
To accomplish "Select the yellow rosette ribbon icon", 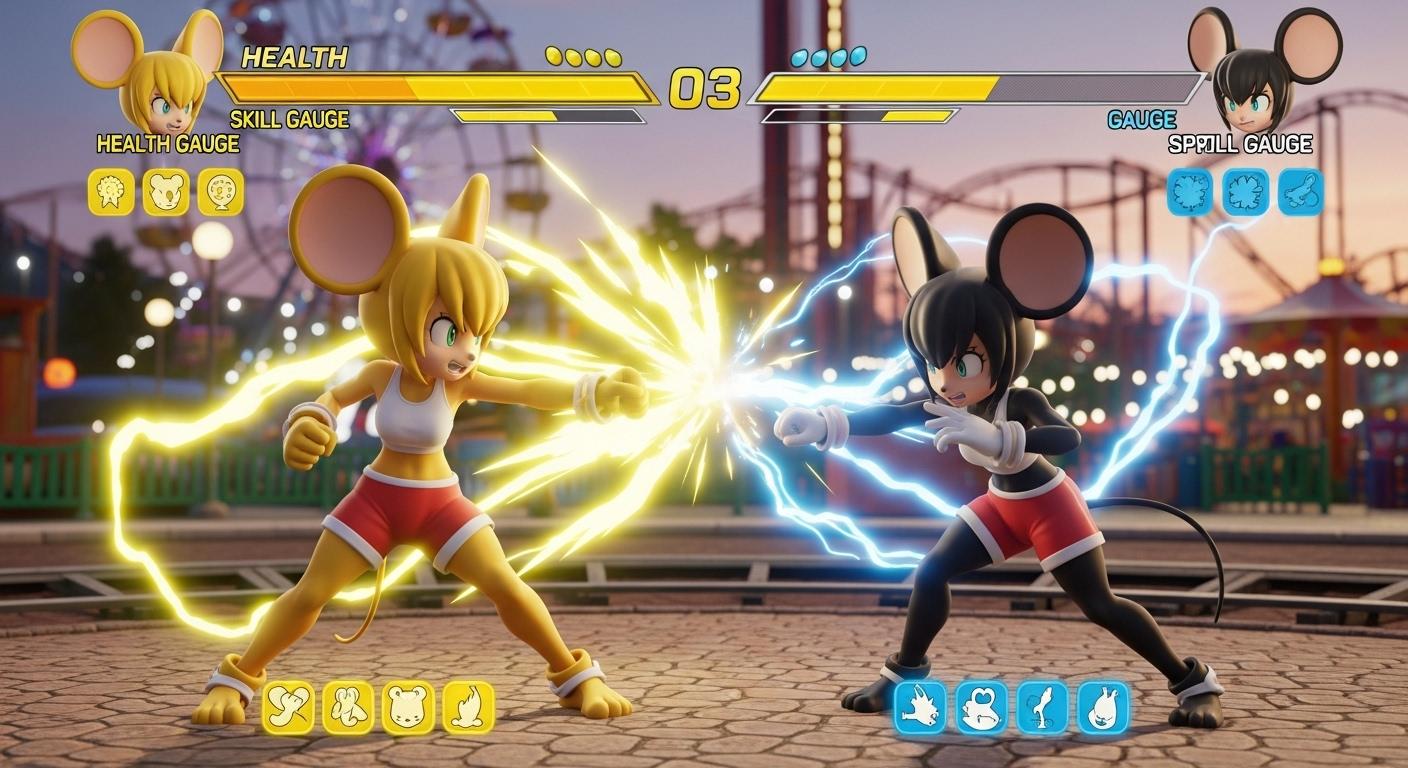I will pyautogui.click(x=111, y=191).
